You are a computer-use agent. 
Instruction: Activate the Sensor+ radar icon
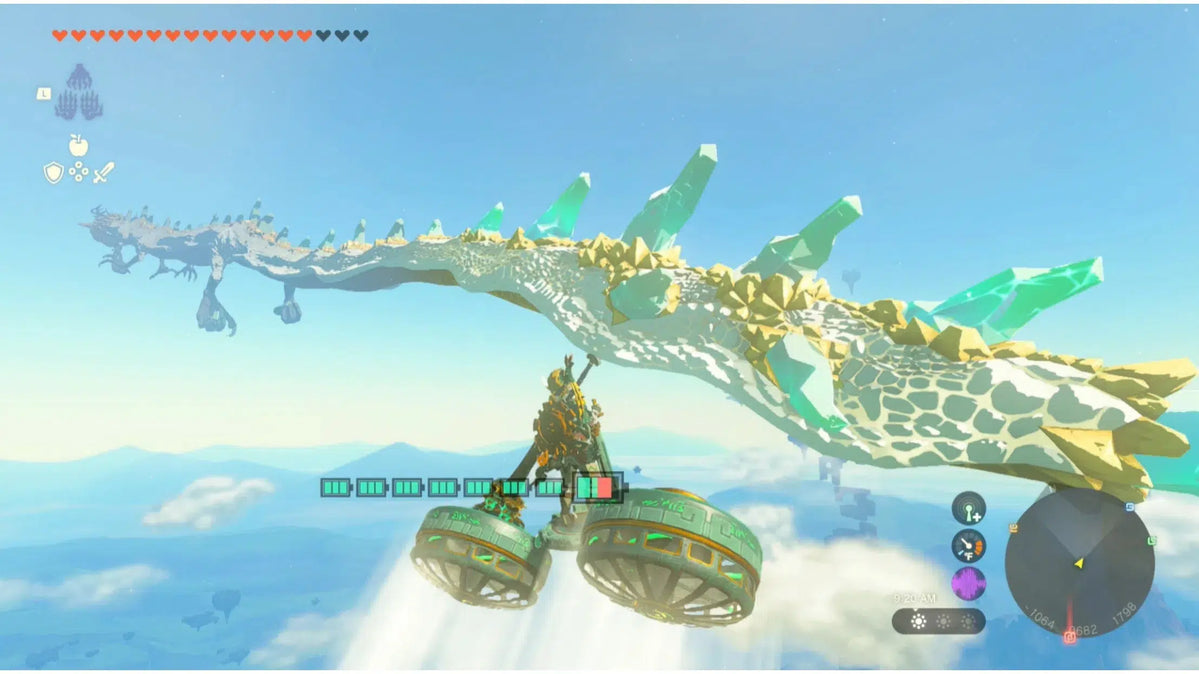pyautogui.click(x=968, y=508)
